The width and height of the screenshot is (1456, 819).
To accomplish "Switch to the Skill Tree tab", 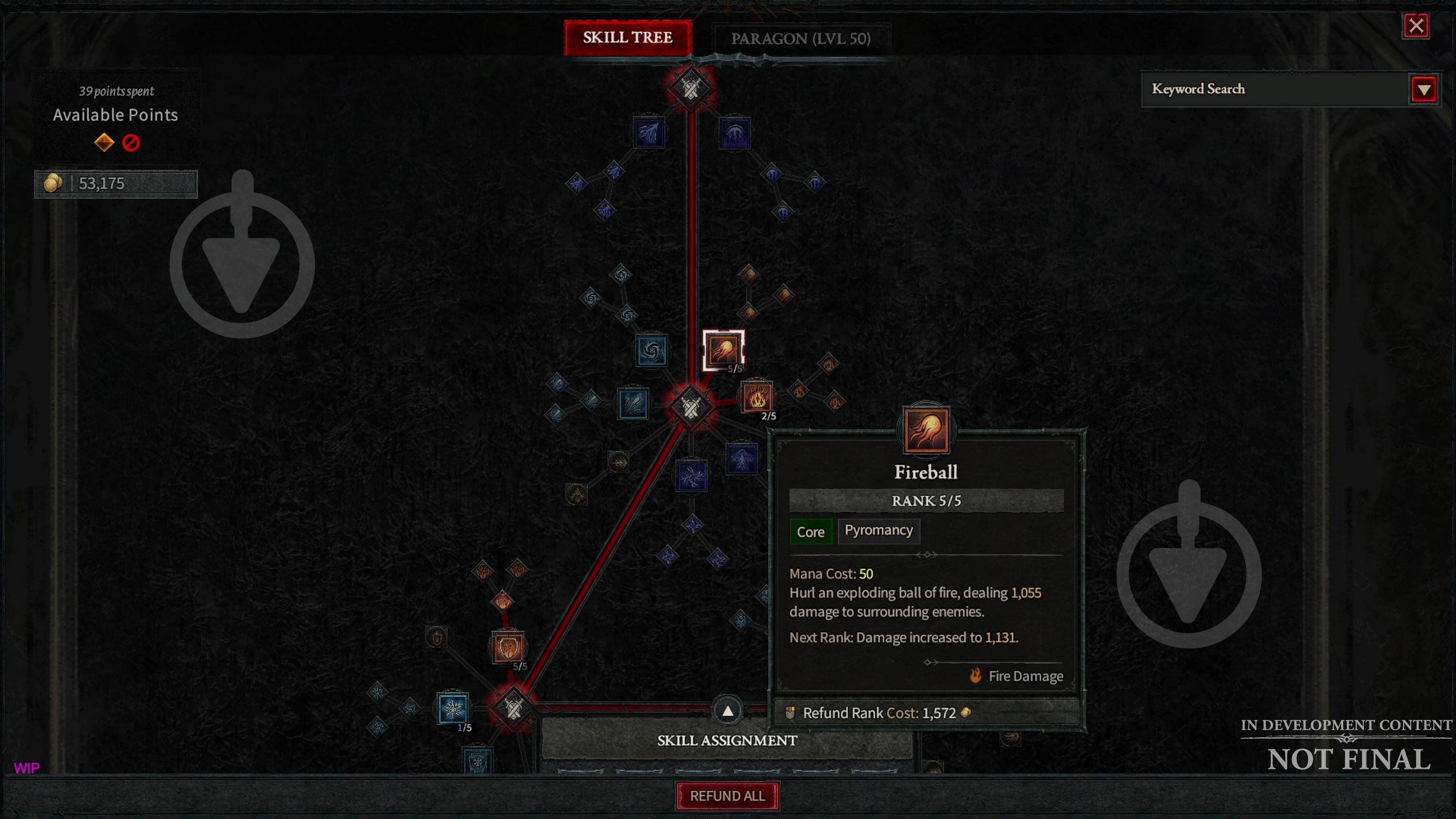I will pyautogui.click(x=628, y=38).
